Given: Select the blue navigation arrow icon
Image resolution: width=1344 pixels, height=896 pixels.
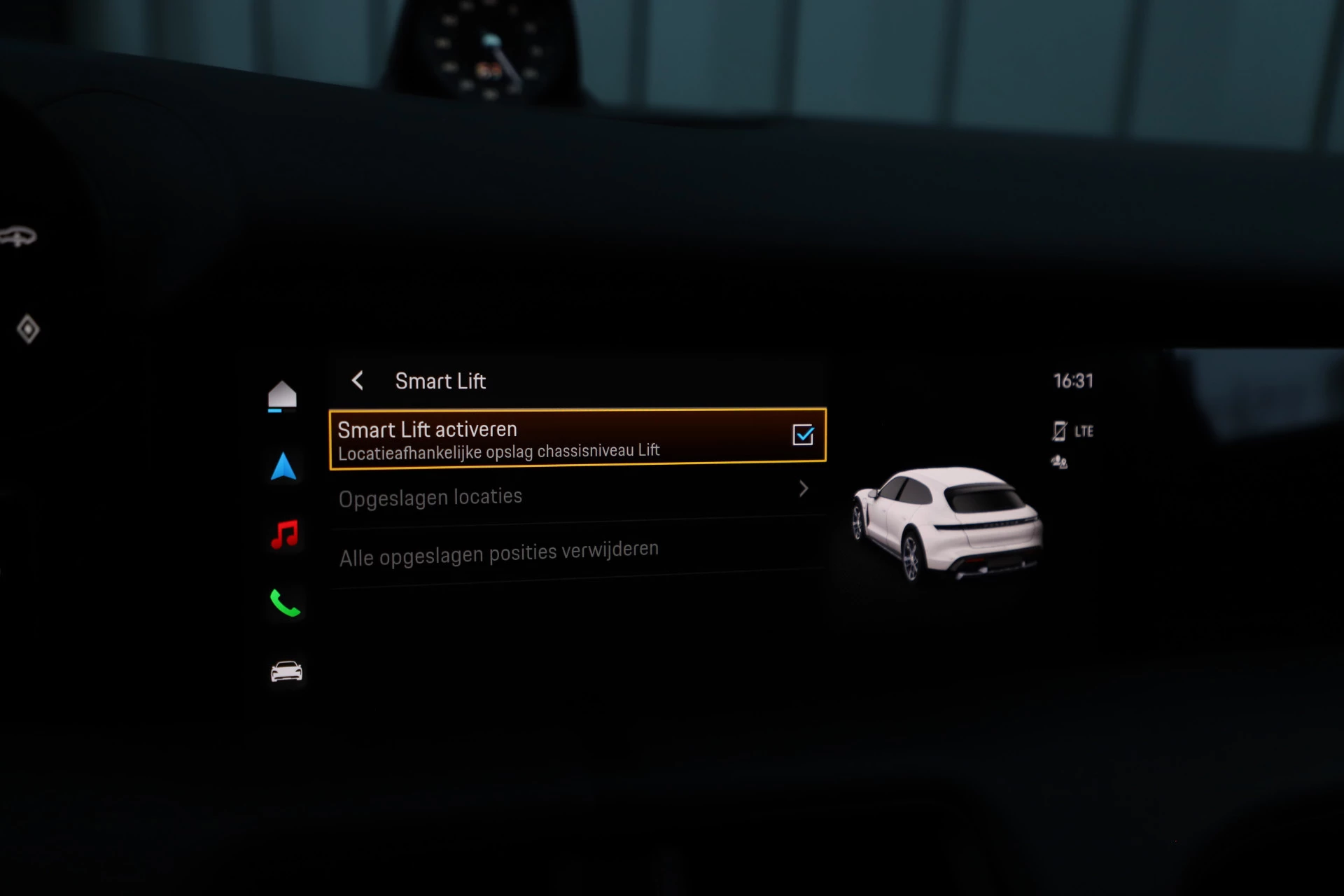Looking at the screenshot, I should tap(283, 465).
